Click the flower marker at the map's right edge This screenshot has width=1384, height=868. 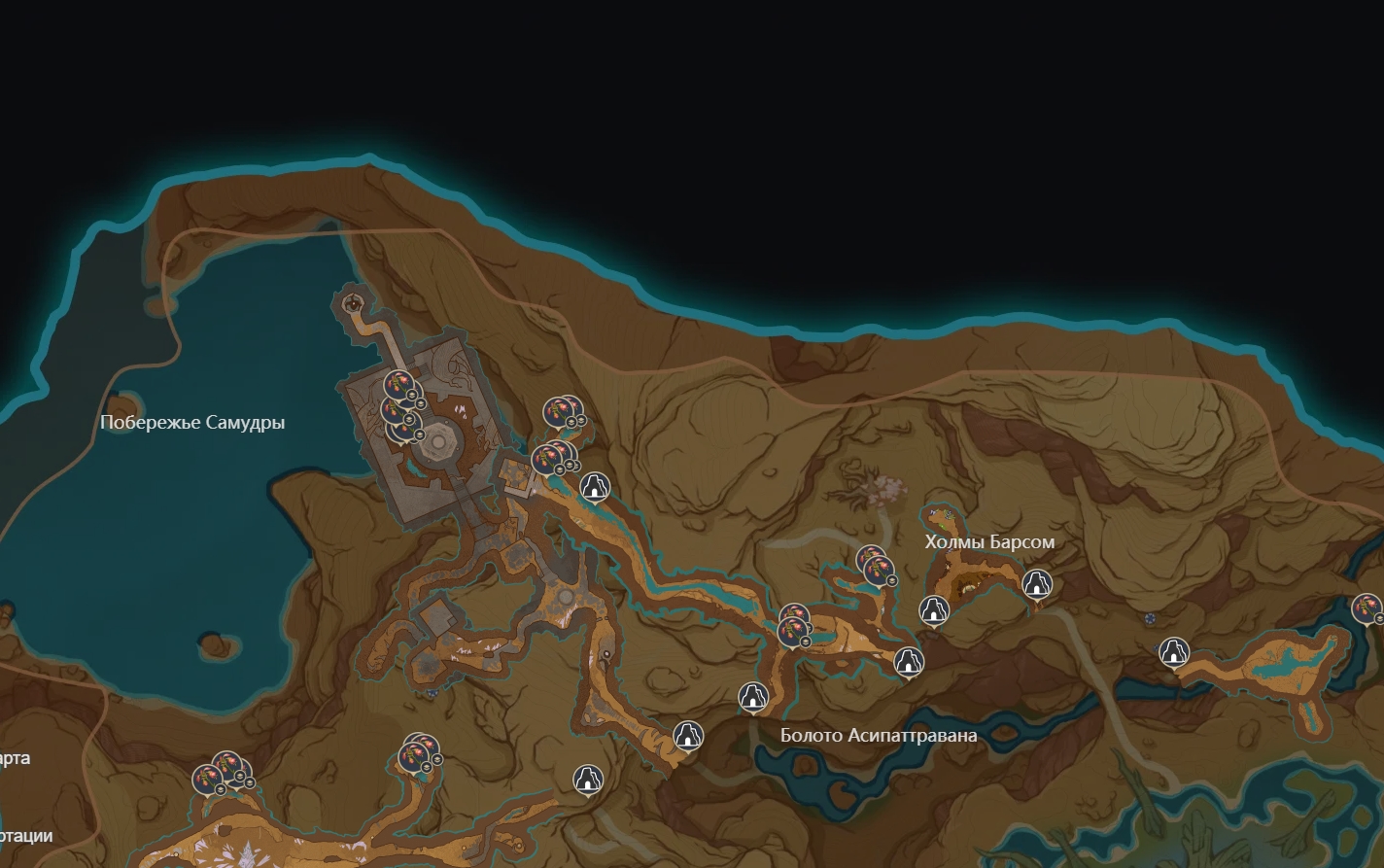pyautogui.click(x=1367, y=609)
